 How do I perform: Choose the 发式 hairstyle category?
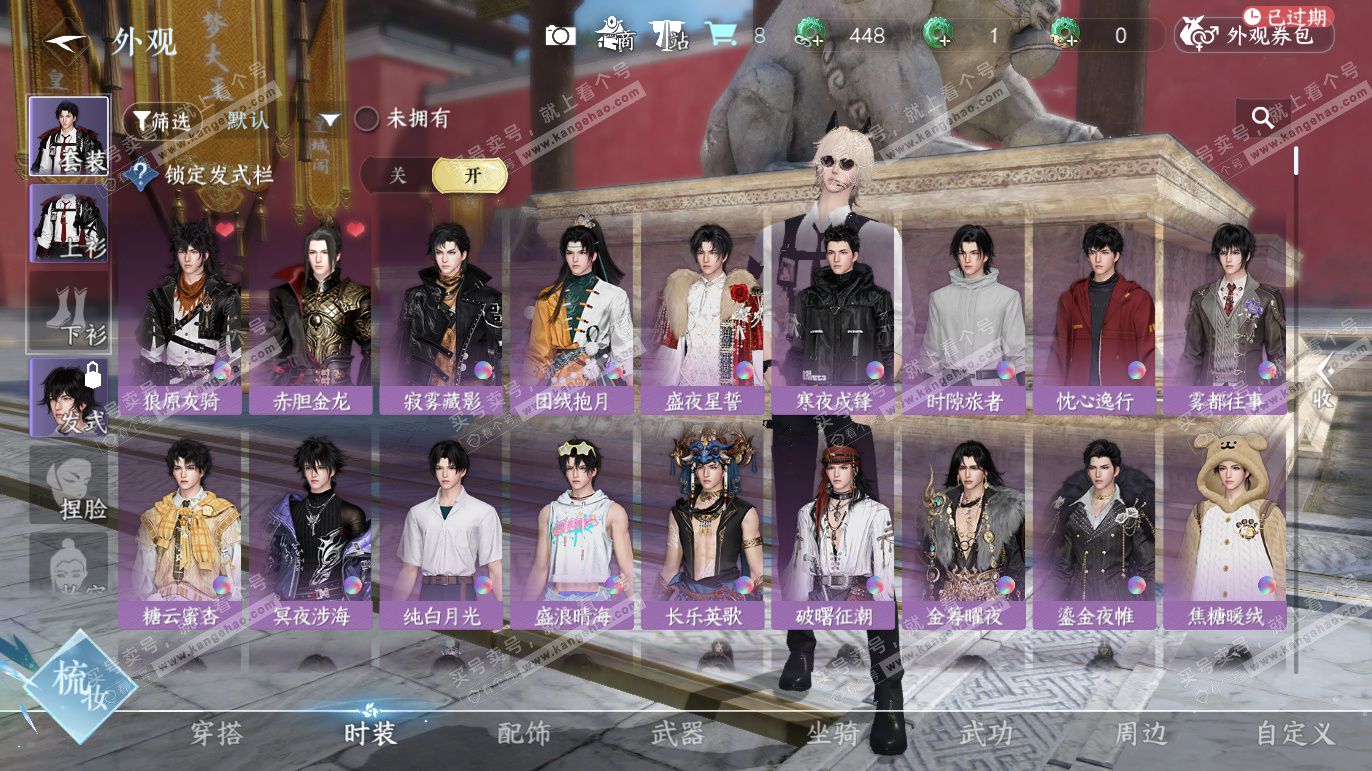point(68,397)
